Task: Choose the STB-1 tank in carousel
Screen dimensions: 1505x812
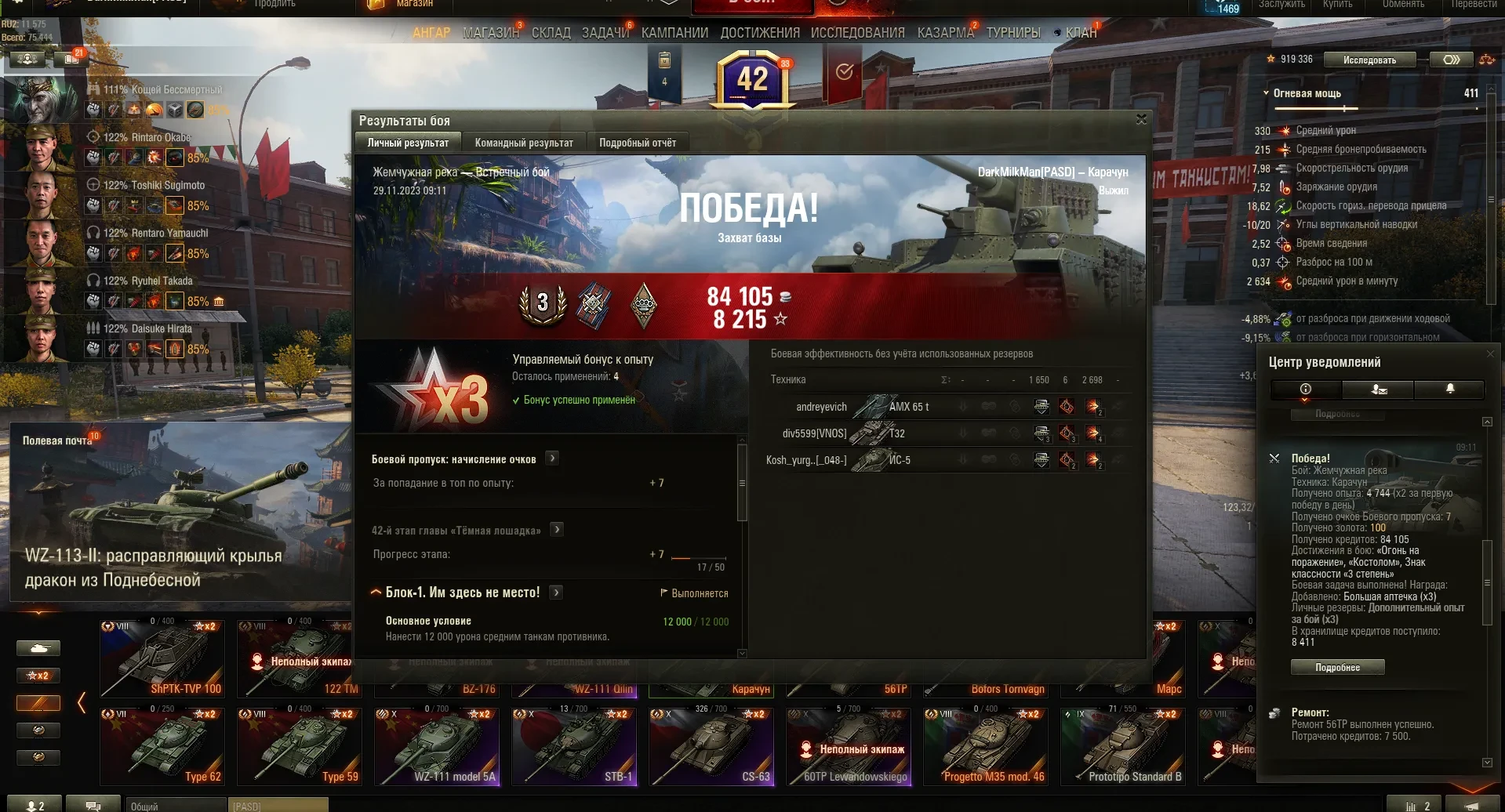Action: pyautogui.click(x=574, y=746)
